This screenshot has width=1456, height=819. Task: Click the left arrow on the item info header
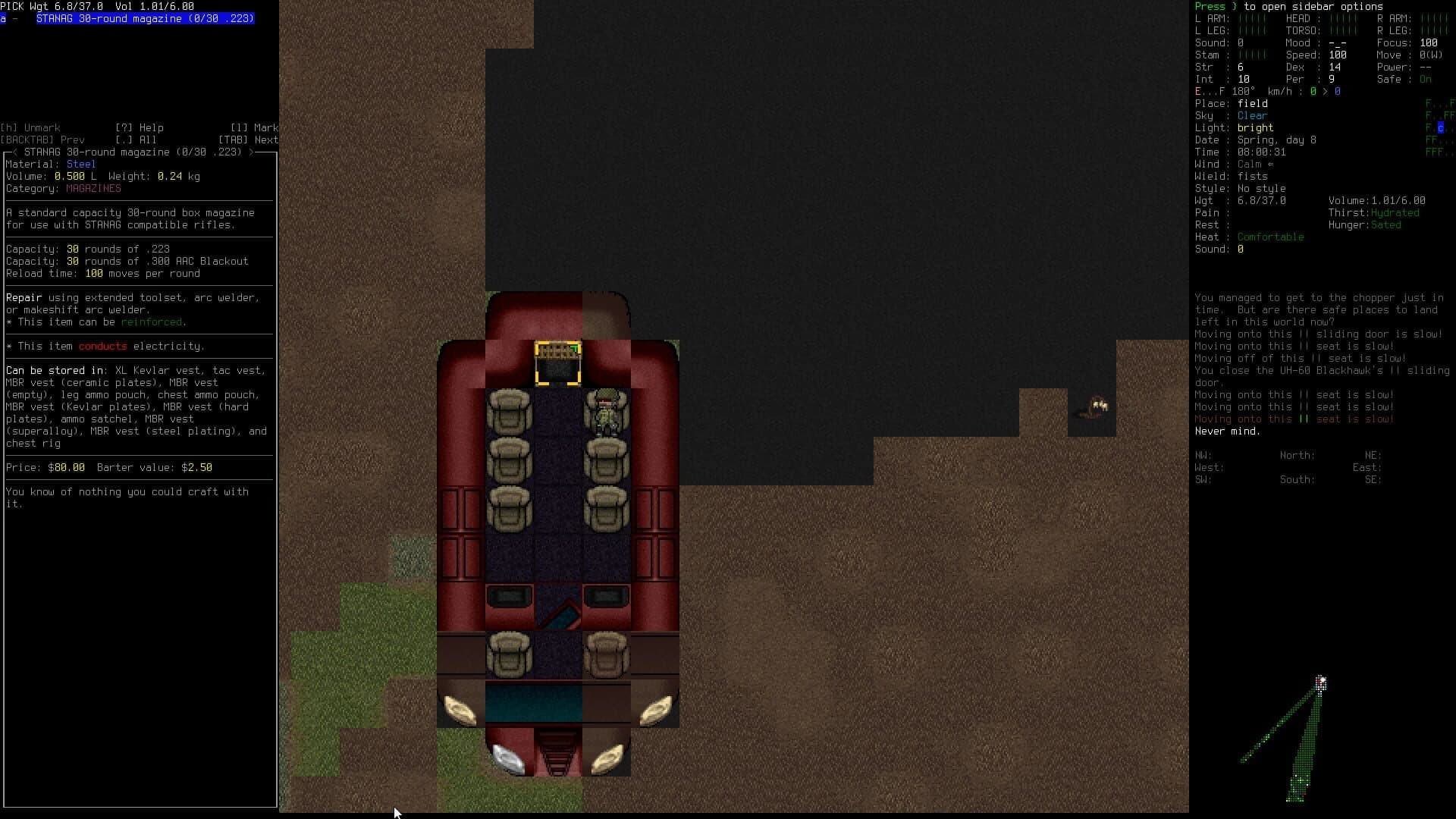click(17, 152)
